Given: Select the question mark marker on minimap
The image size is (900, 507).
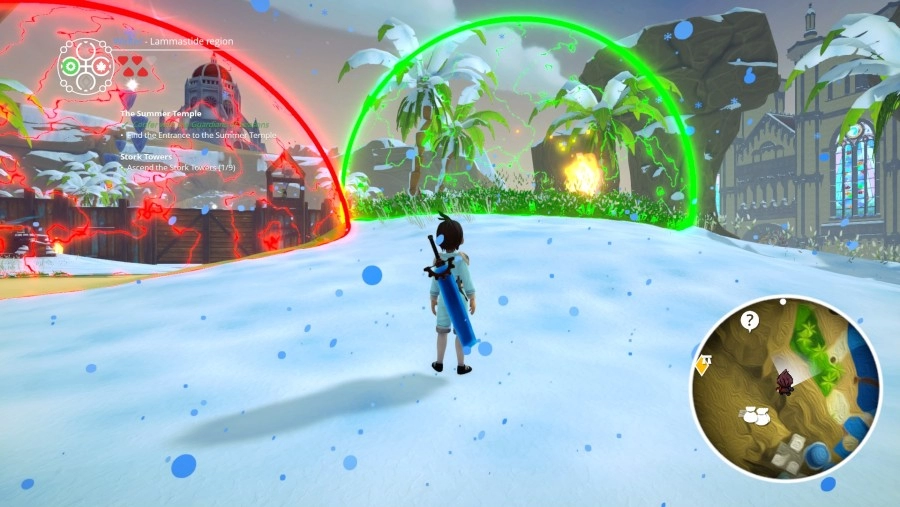Looking at the screenshot, I should pyautogui.click(x=750, y=321).
